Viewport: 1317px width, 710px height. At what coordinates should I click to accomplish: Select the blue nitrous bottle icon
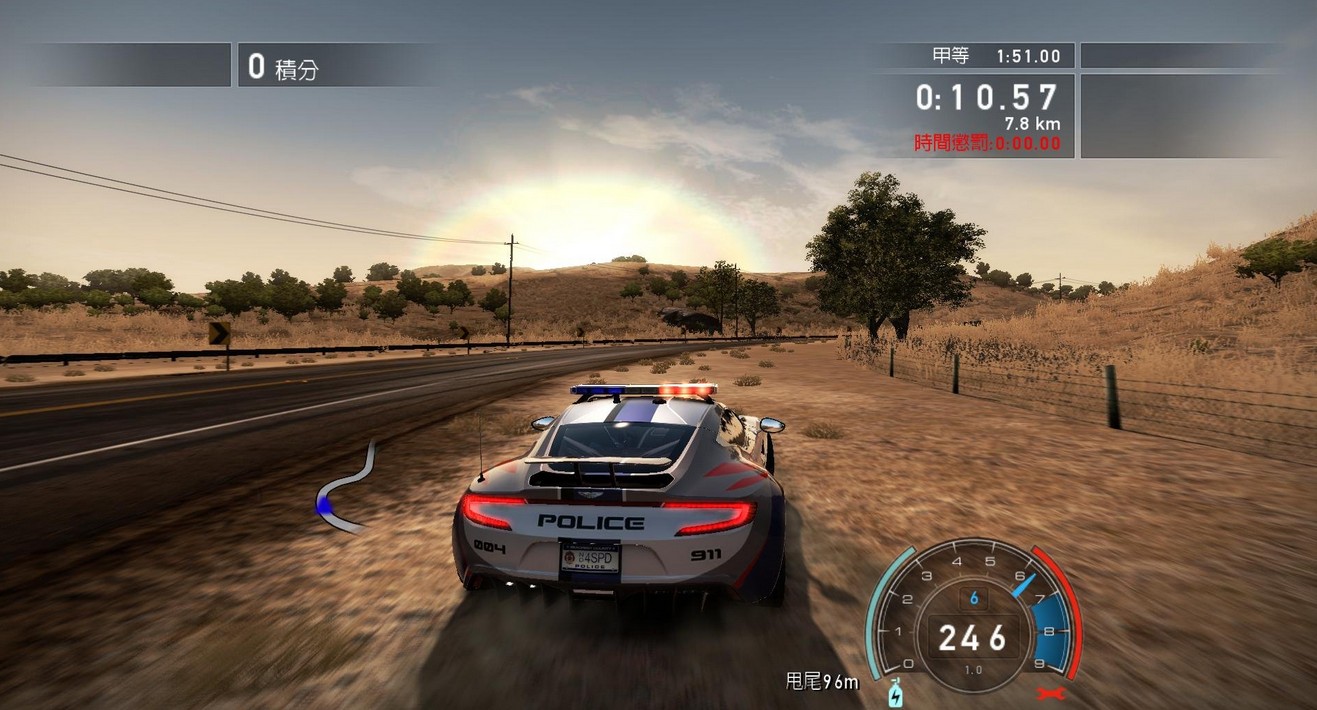(x=895, y=693)
